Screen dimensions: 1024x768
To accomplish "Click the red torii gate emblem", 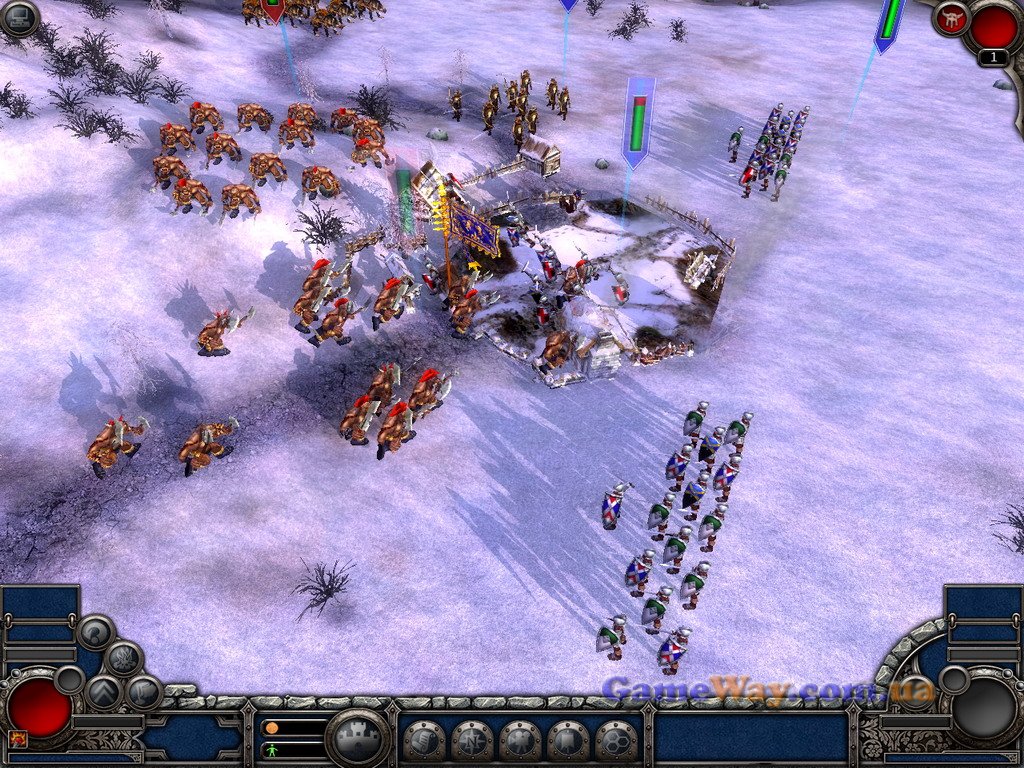I will [951, 17].
